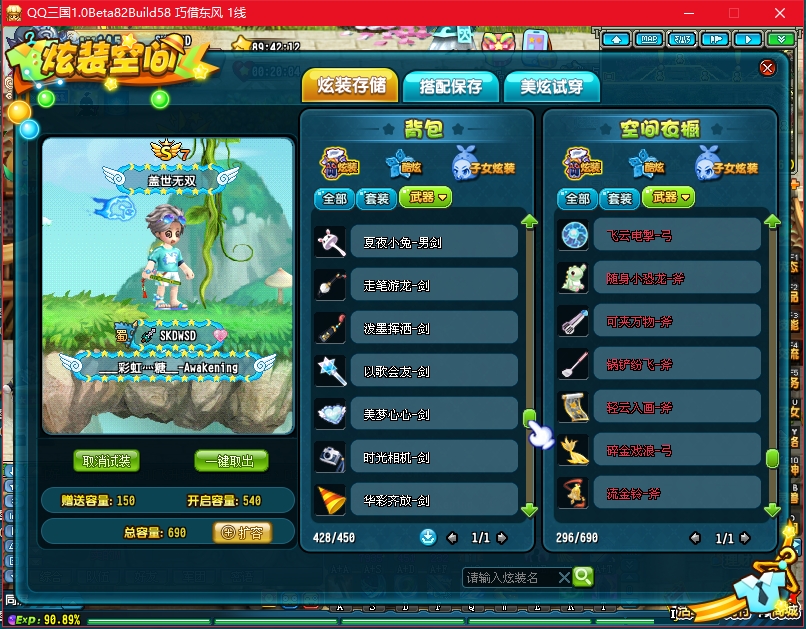Close the 炫装空间 window
Screen dimensions: 806x629
pos(767,68)
